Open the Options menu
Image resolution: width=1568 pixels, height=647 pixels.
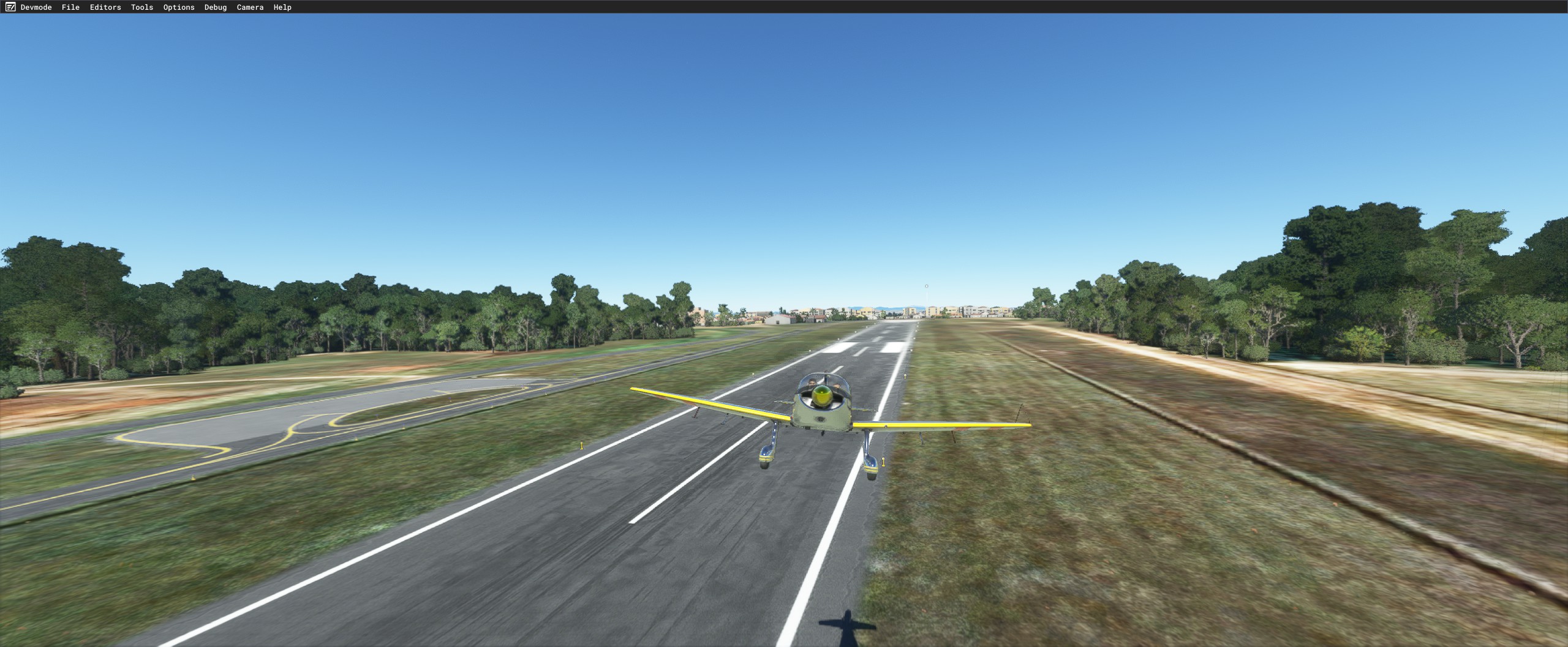178,7
